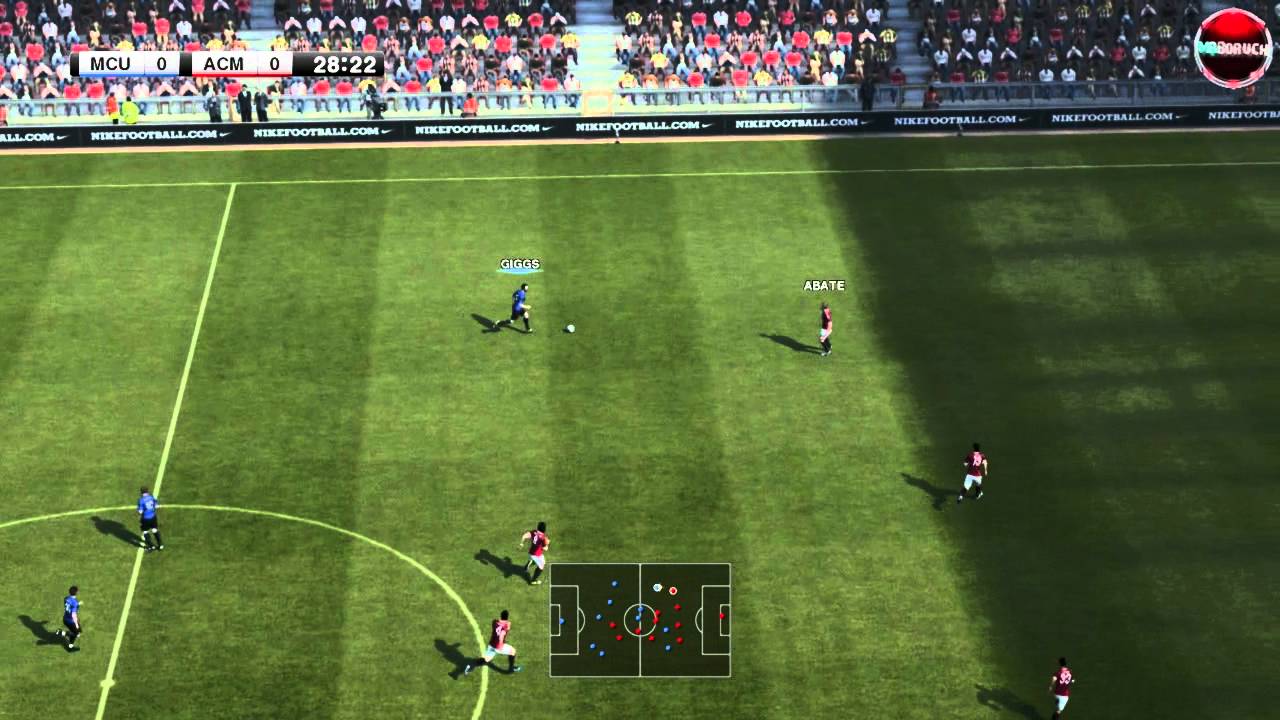Click MCU's score of 0
1280x720 pixels.
click(x=160, y=63)
